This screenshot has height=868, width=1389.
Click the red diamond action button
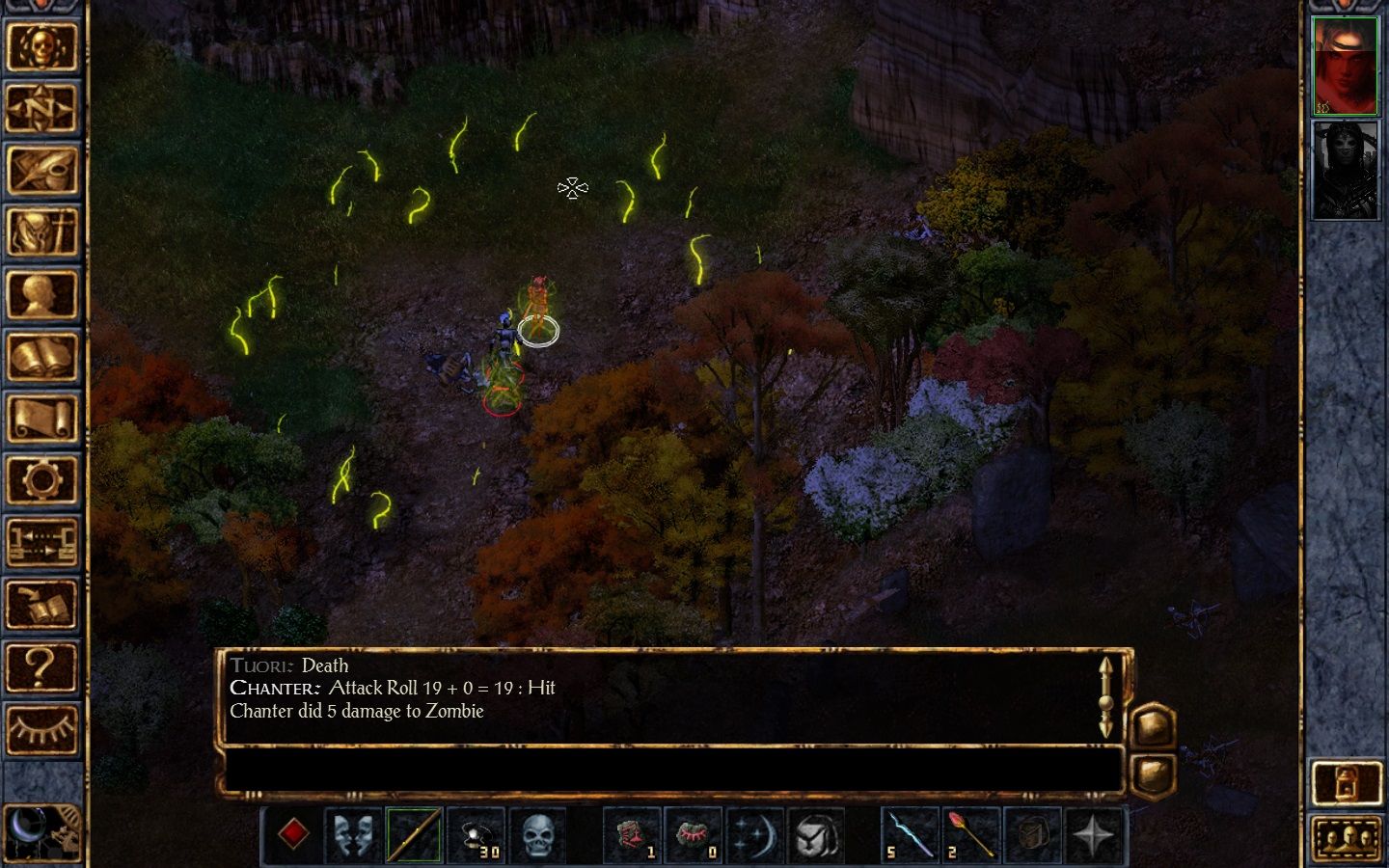[293, 834]
